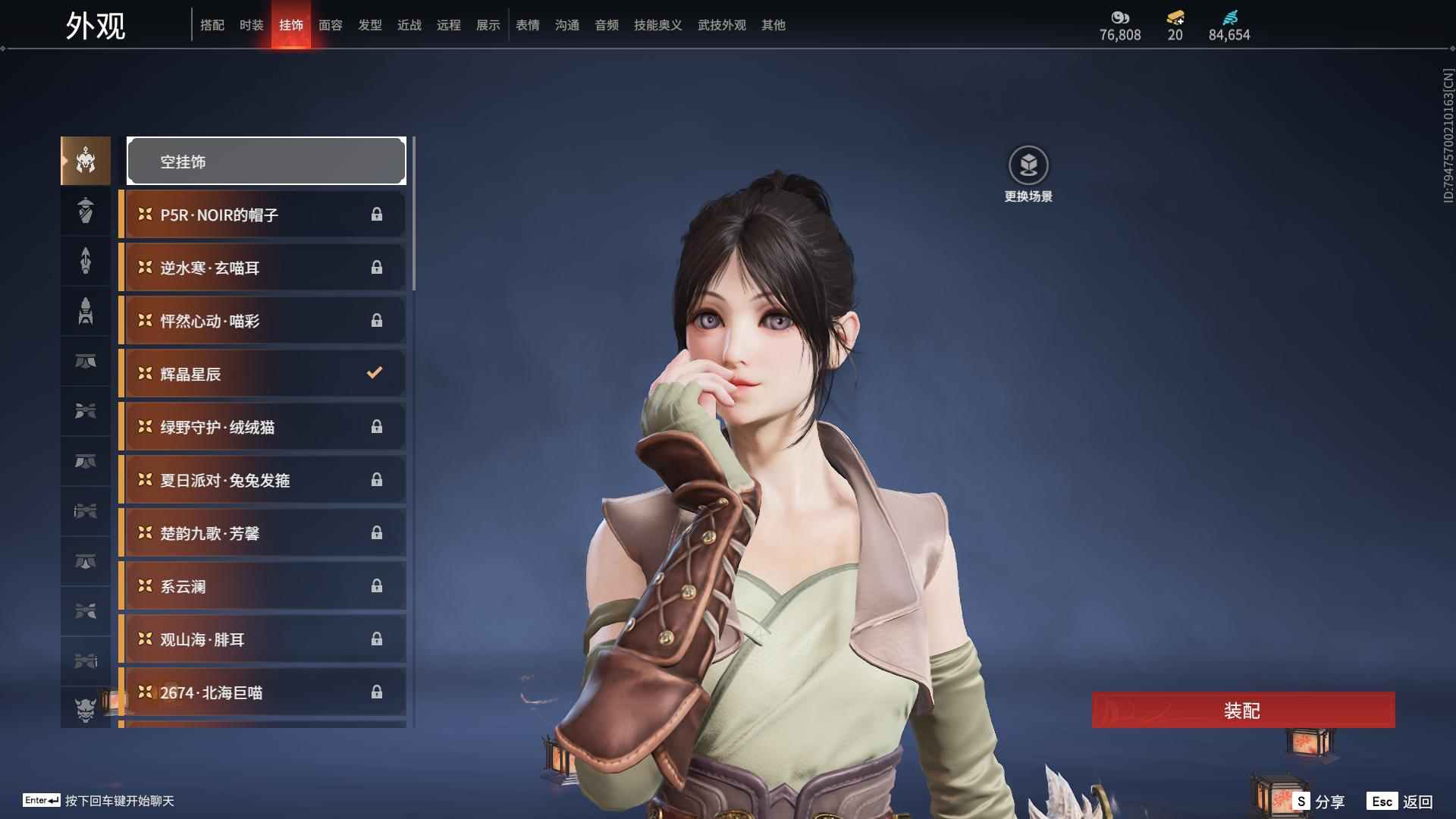Pick the 逆水寒·玄喵耳 accessory
1456x819 pixels.
click(263, 268)
